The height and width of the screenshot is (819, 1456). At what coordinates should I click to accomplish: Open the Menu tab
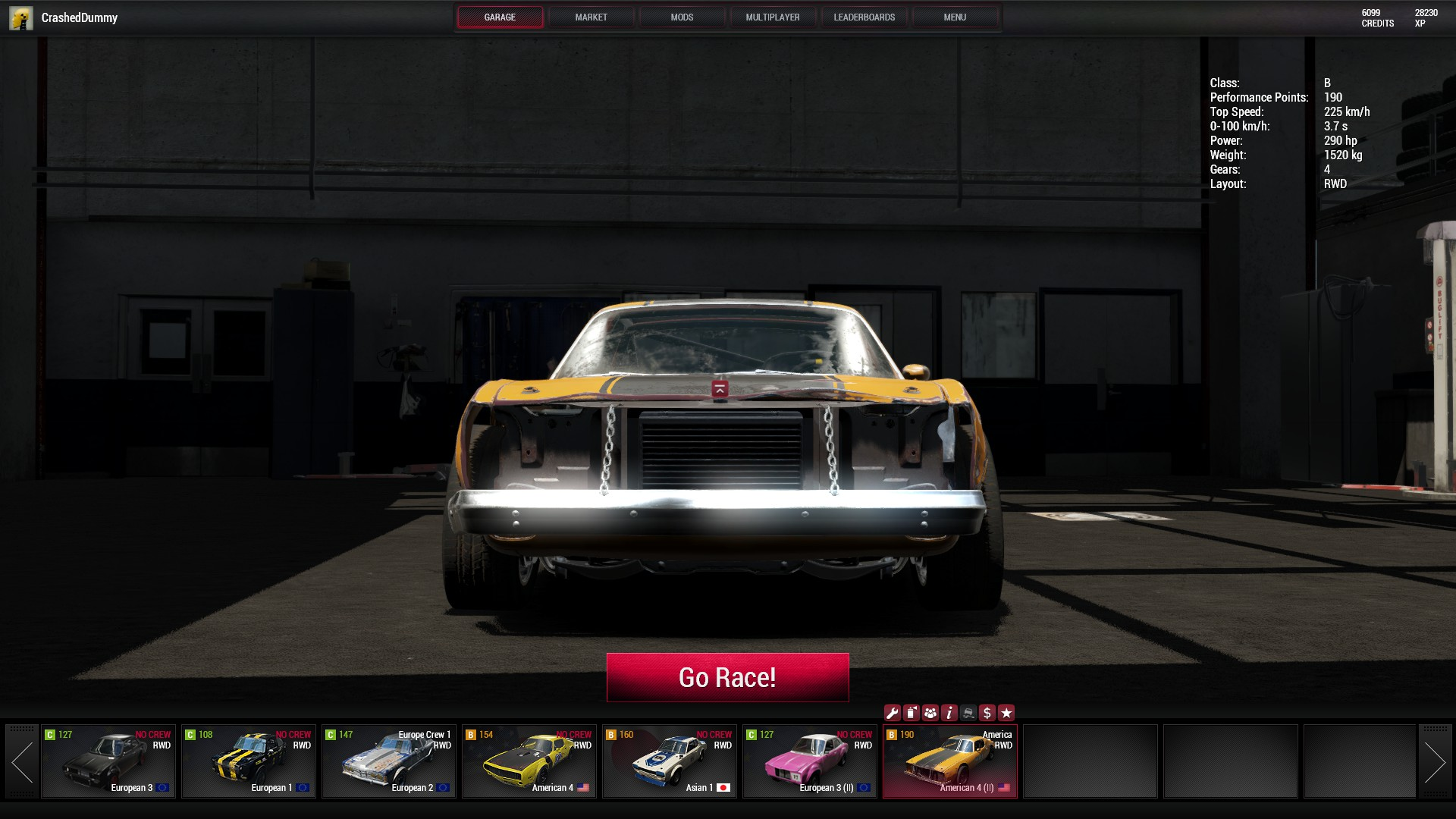[x=954, y=17]
